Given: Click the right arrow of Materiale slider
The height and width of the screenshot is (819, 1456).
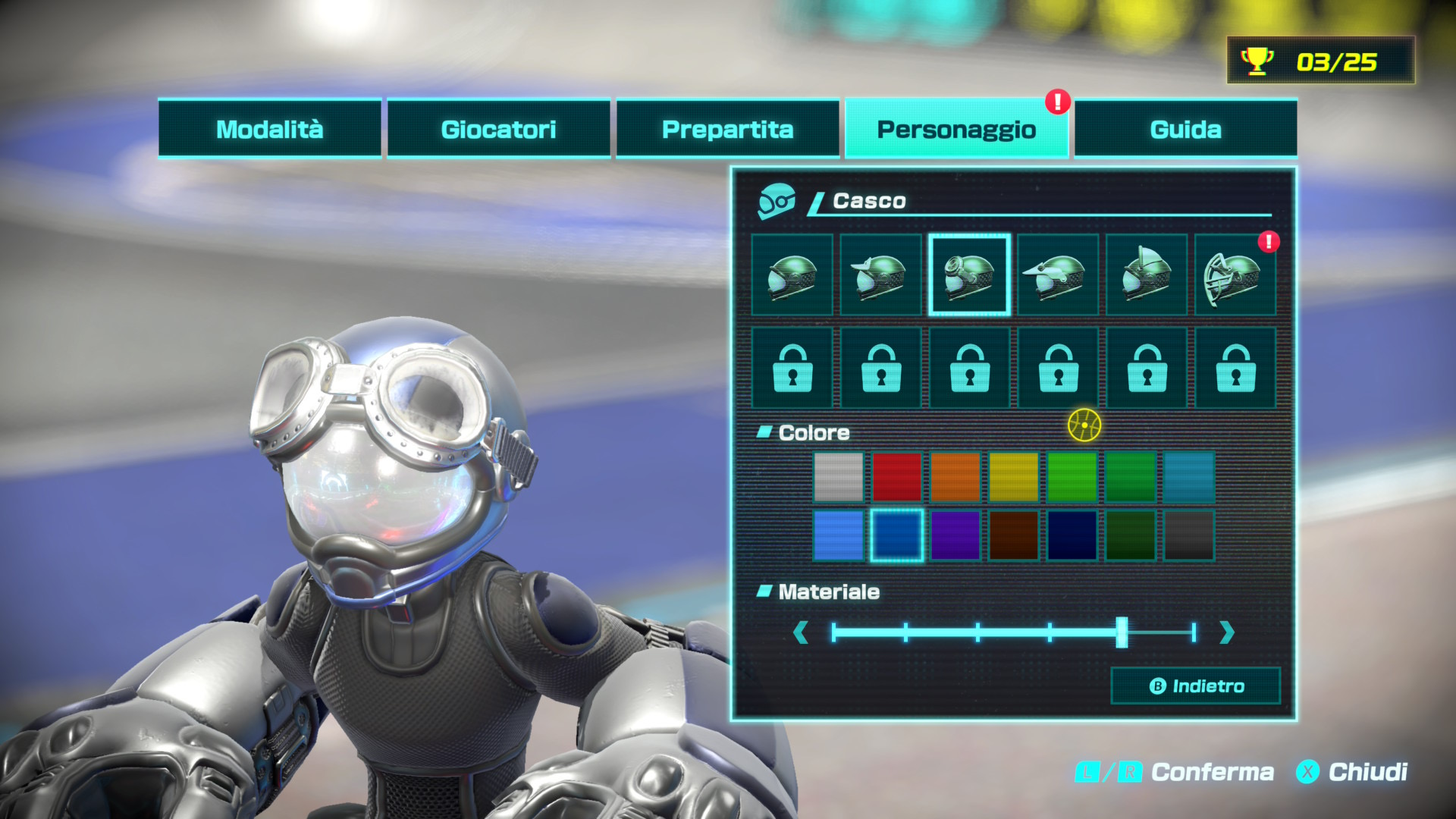Looking at the screenshot, I should click(x=1227, y=632).
